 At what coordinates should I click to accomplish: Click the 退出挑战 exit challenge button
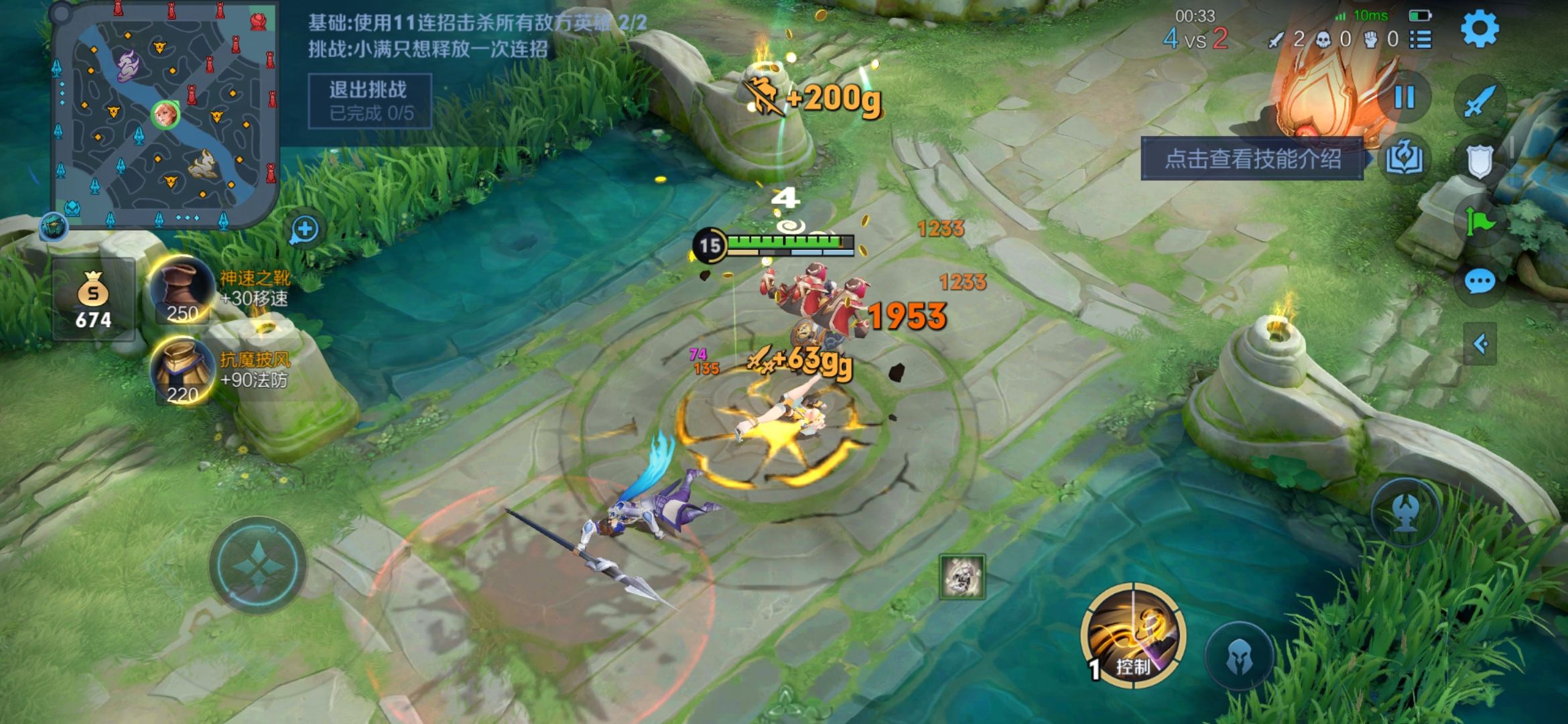tap(369, 101)
